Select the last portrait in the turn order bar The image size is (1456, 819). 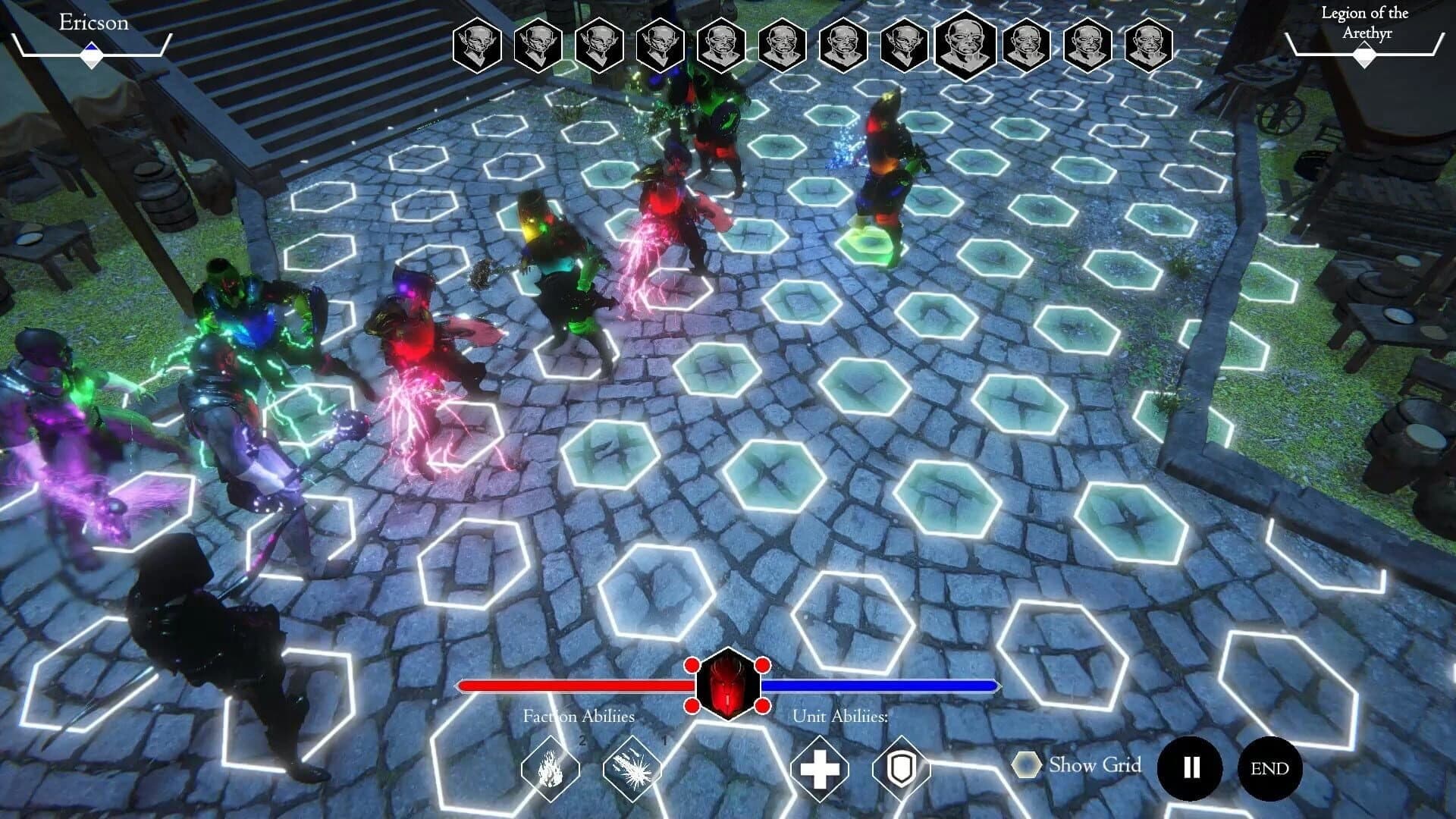1147,47
